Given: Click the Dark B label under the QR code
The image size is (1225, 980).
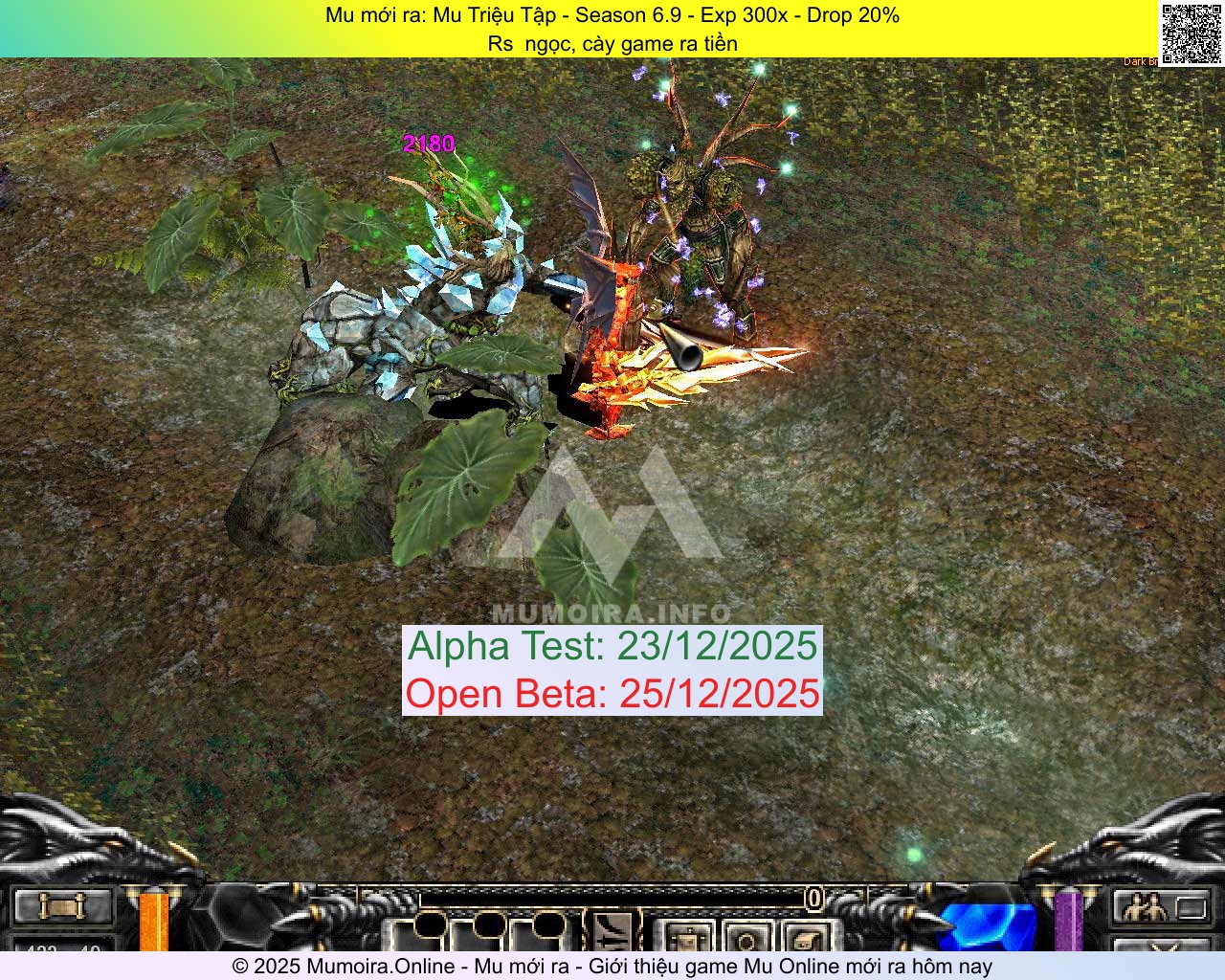Looking at the screenshot, I should 1139,60.
